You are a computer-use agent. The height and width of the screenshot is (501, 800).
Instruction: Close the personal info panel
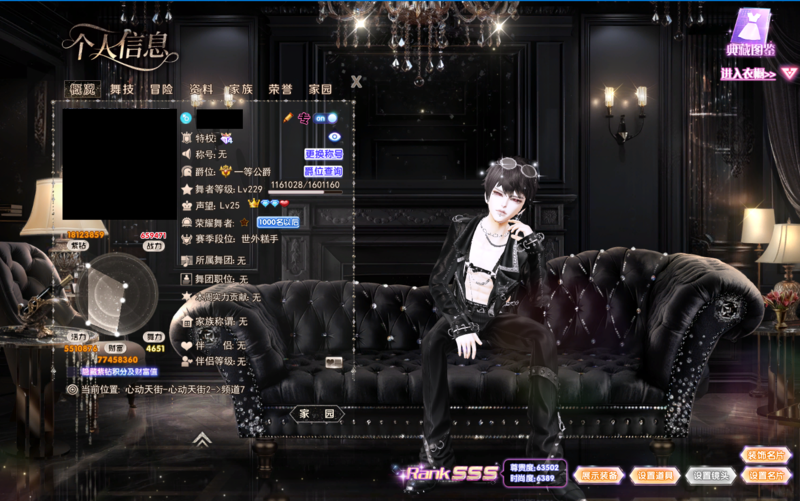(356, 82)
